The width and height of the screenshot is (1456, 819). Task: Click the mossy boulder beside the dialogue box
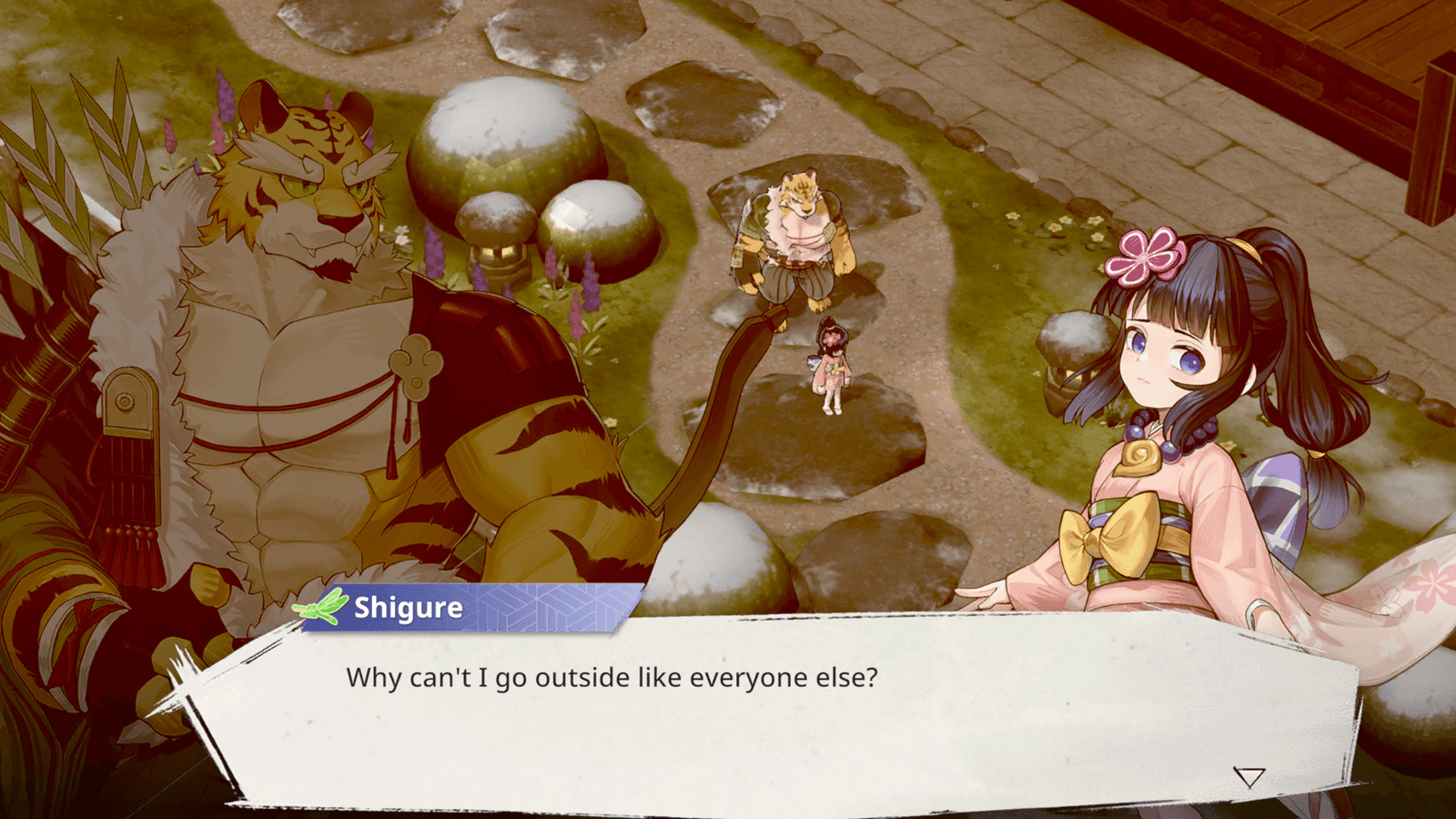(719, 564)
